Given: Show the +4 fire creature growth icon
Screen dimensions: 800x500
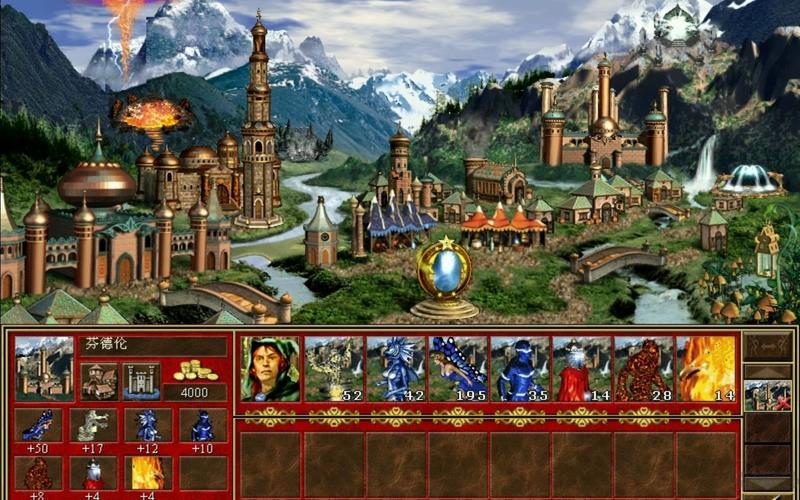Looking at the screenshot, I should [148, 472].
